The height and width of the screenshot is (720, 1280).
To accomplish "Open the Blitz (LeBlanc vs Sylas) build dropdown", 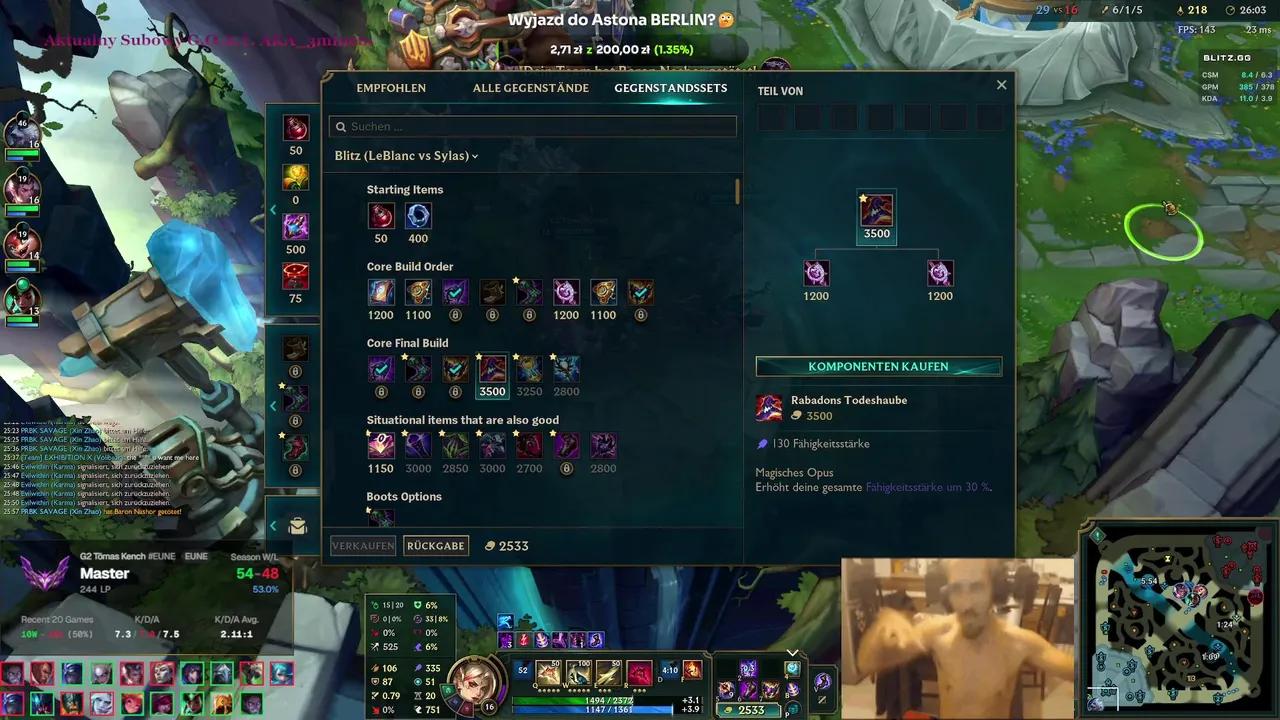I will coord(405,156).
